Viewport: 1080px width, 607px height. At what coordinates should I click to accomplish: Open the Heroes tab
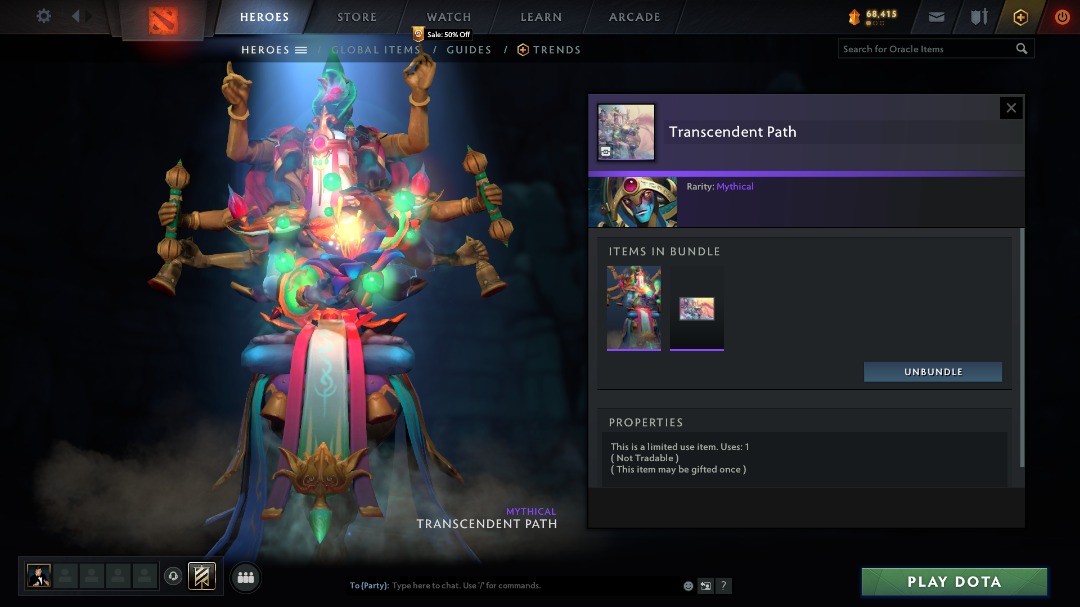coord(264,17)
